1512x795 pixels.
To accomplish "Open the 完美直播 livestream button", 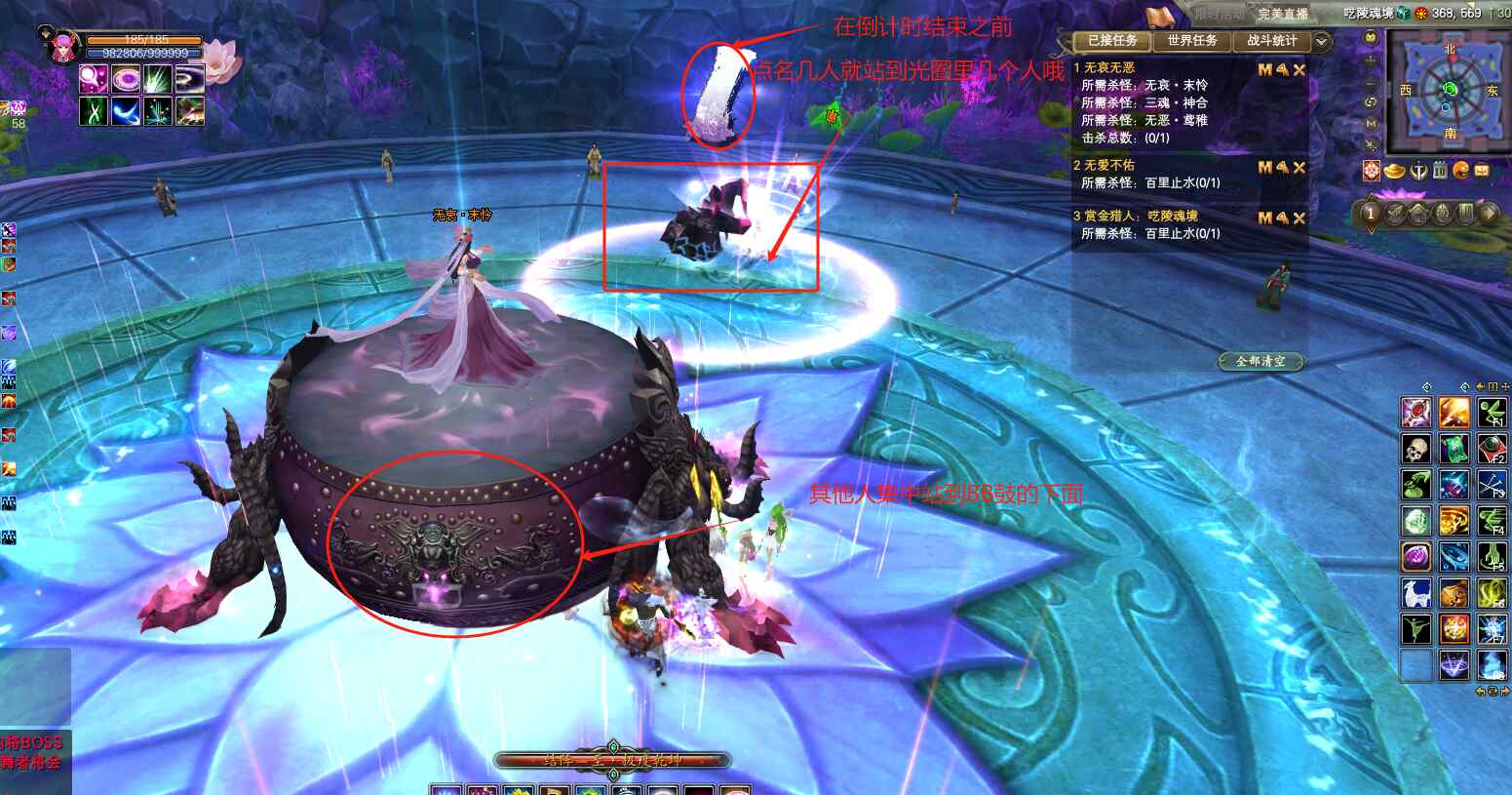I will click(1282, 14).
